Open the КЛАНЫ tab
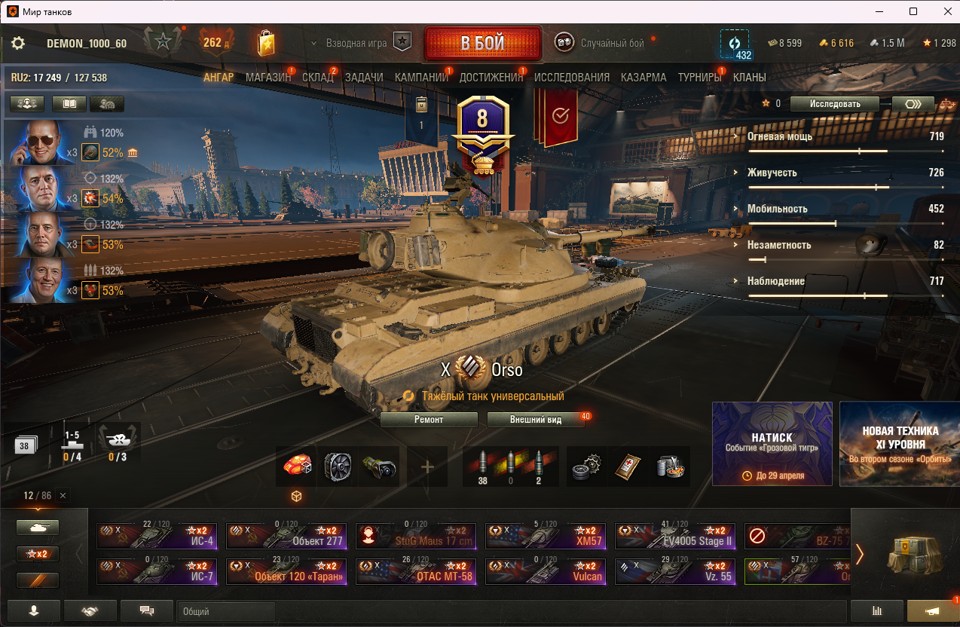Viewport: 960px width, 627px height. click(x=749, y=77)
